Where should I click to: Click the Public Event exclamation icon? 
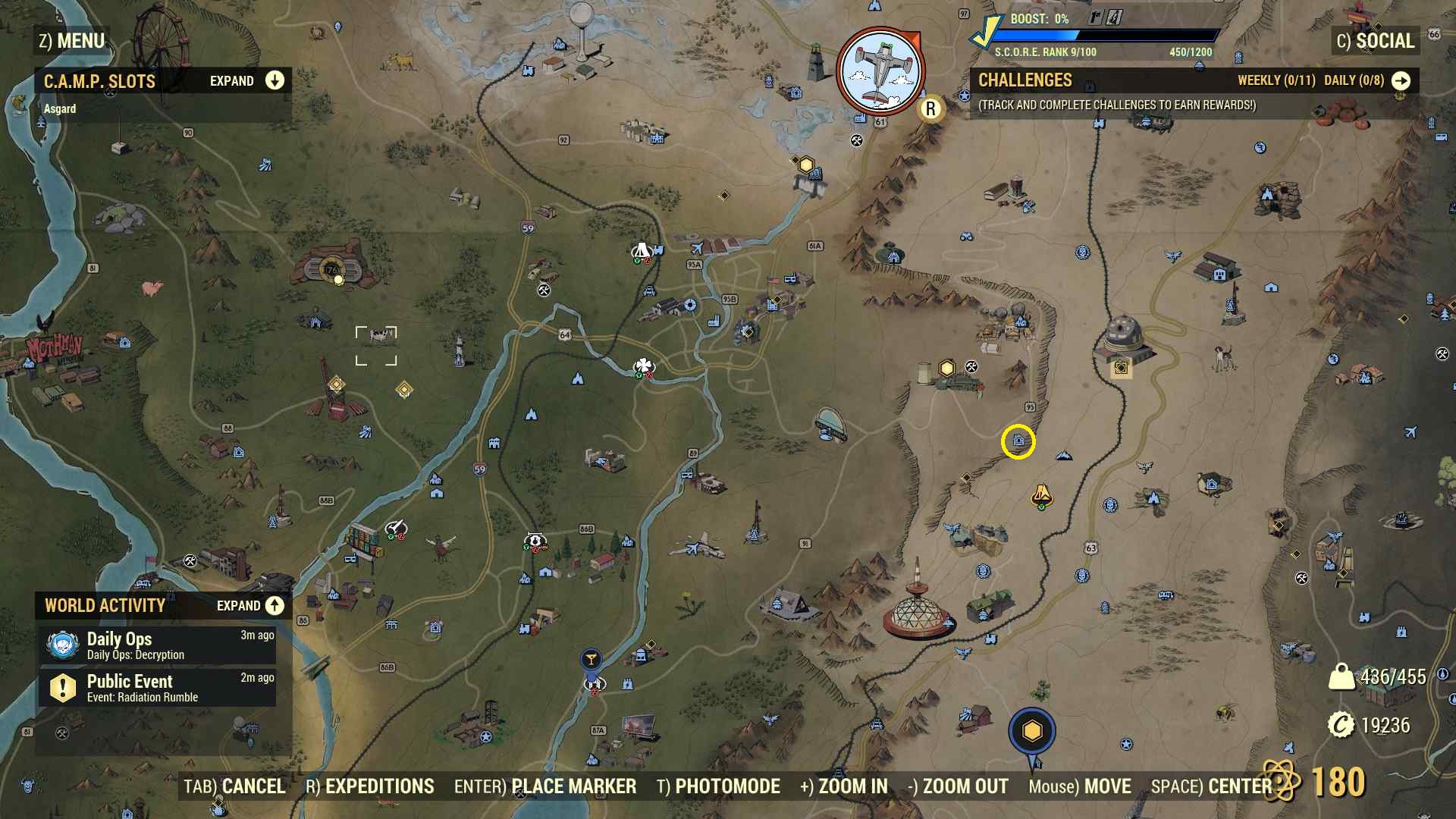[64, 686]
